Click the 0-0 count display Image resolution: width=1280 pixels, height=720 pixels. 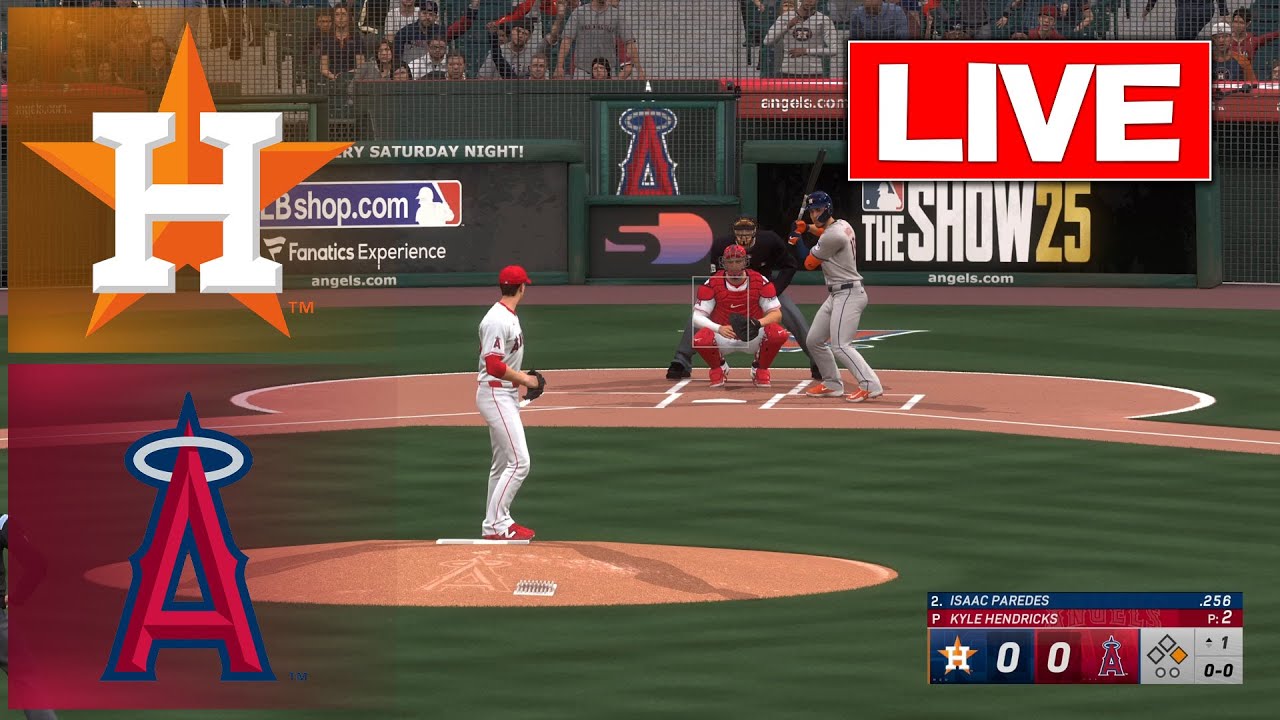click(1219, 672)
